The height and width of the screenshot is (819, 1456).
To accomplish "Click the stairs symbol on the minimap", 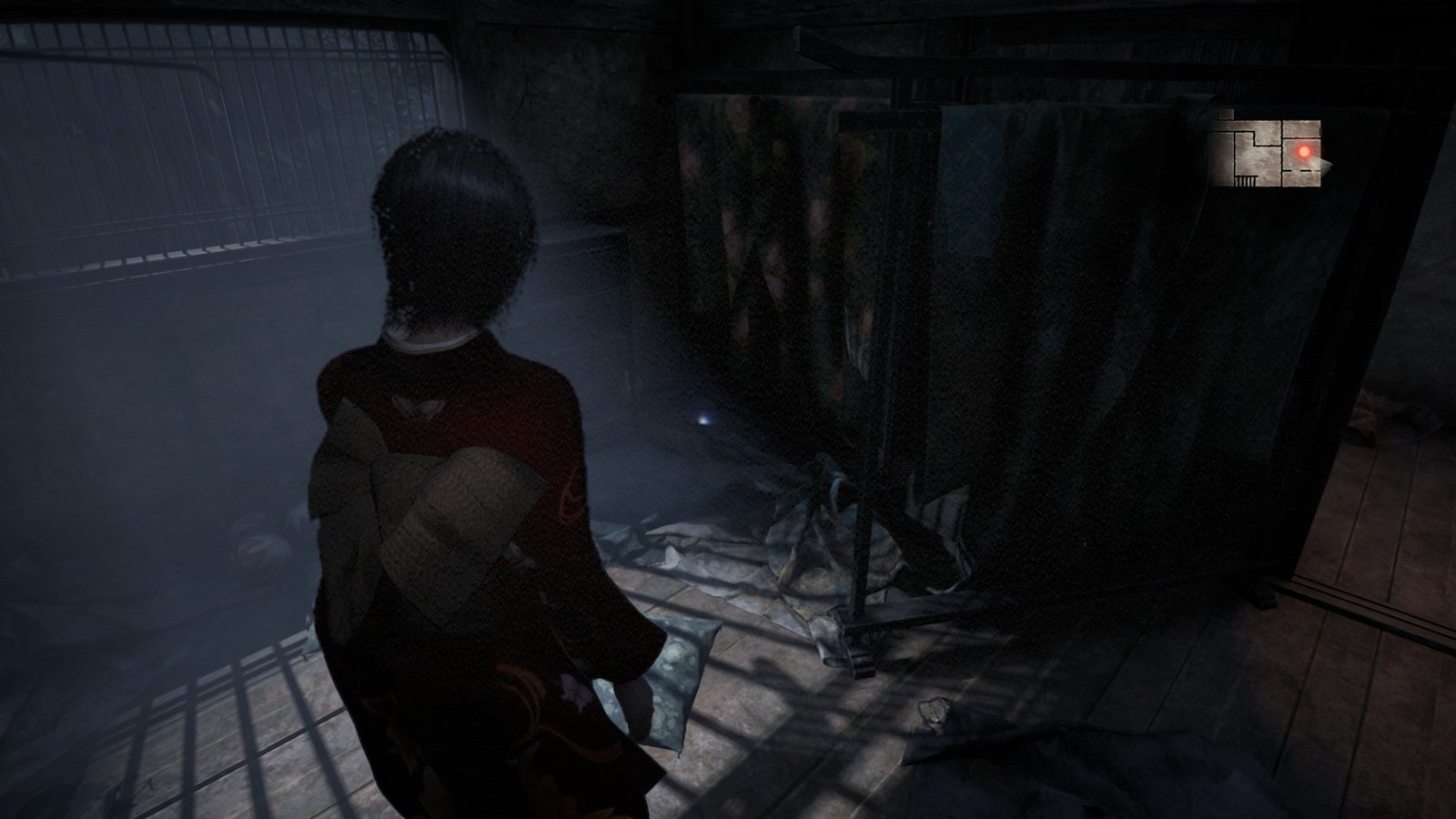I will (x=1246, y=180).
